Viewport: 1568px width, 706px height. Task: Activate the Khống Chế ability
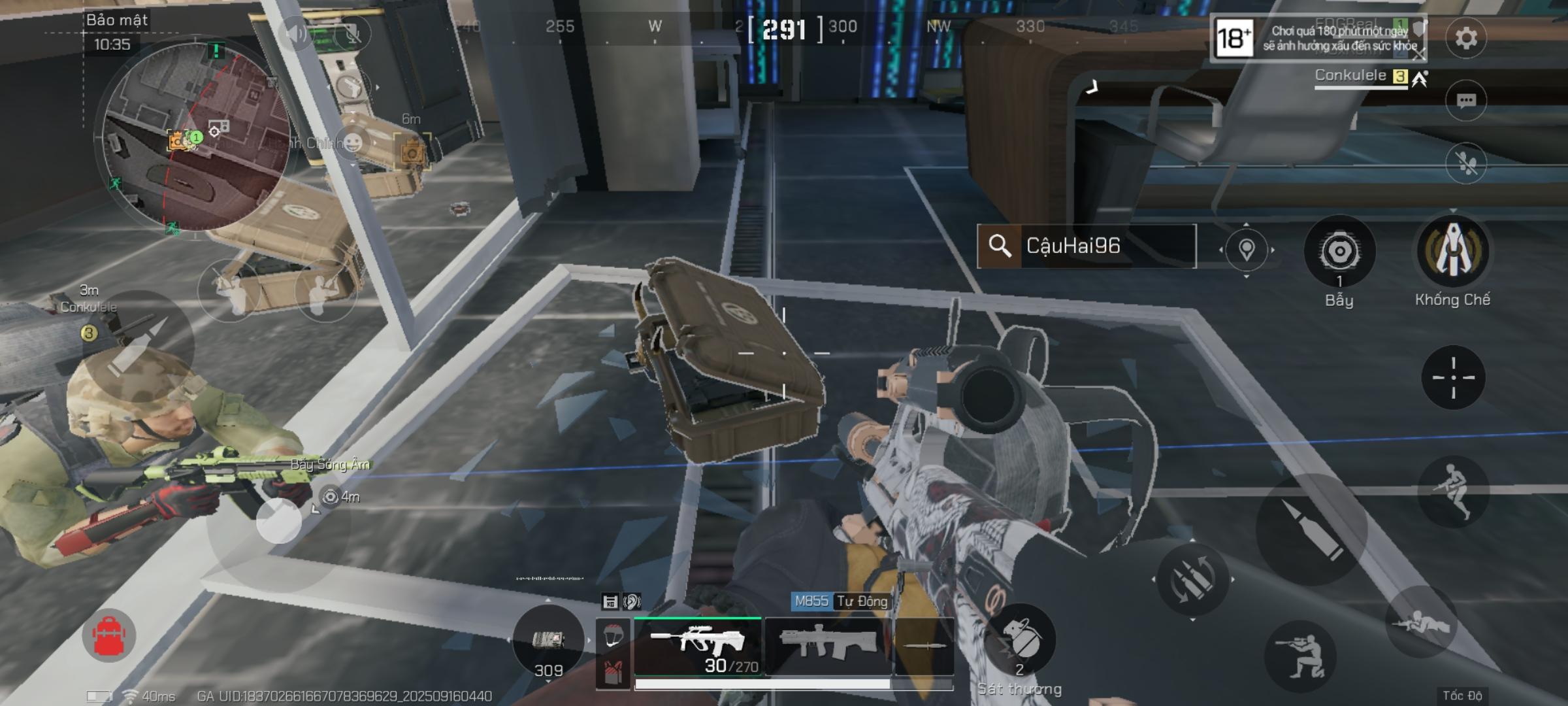pos(1452,251)
